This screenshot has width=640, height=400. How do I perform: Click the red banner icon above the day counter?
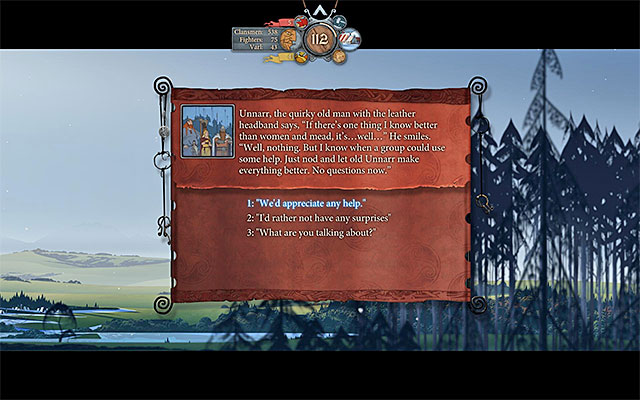[302, 20]
